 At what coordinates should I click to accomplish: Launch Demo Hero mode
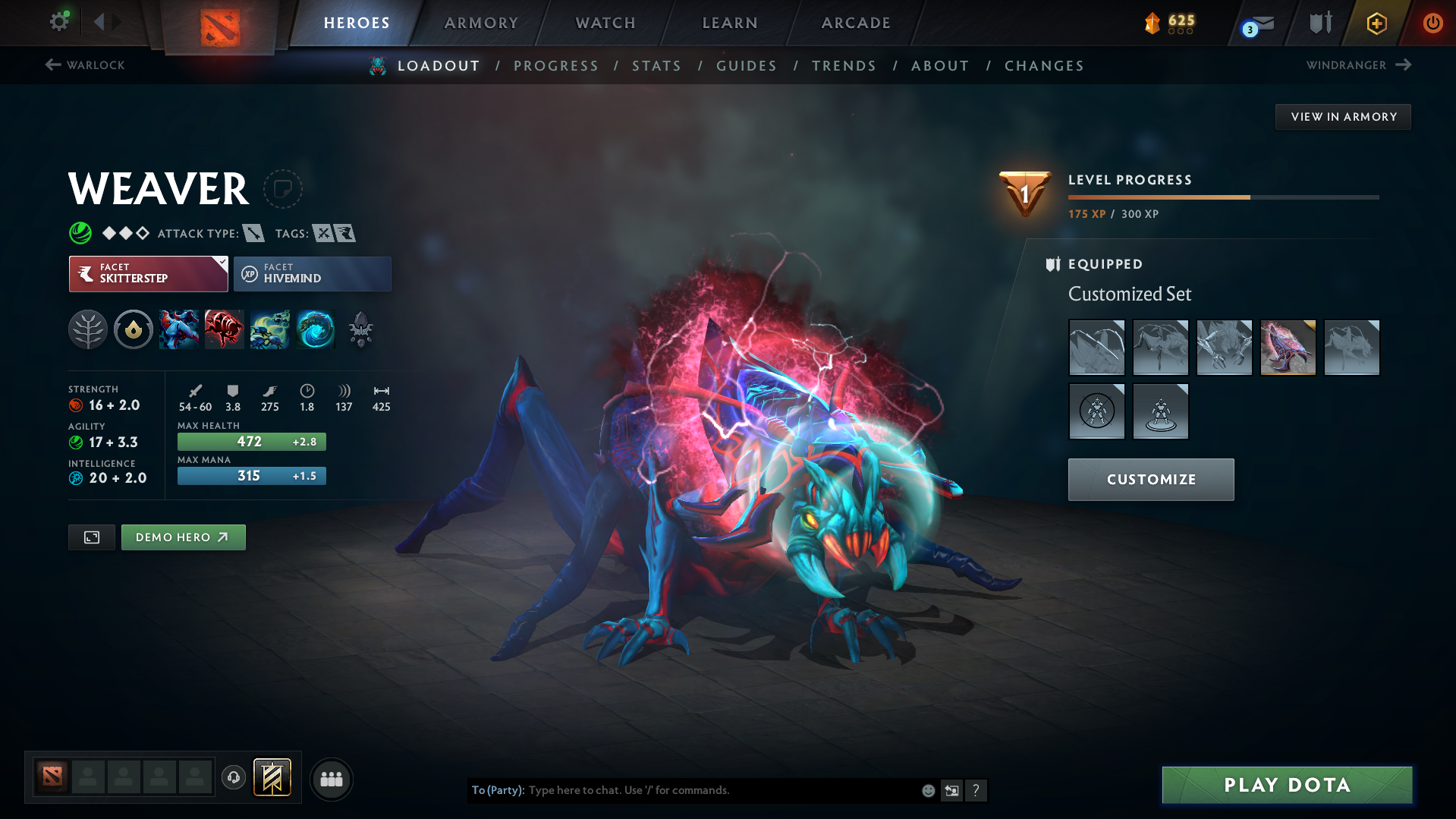(183, 537)
